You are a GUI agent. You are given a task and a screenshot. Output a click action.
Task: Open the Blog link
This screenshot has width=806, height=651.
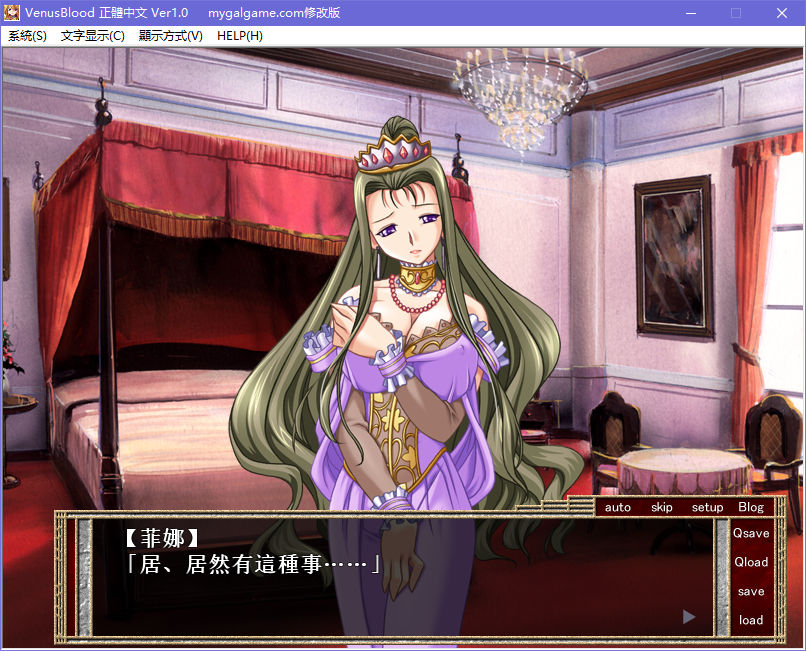click(x=751, y=507)
